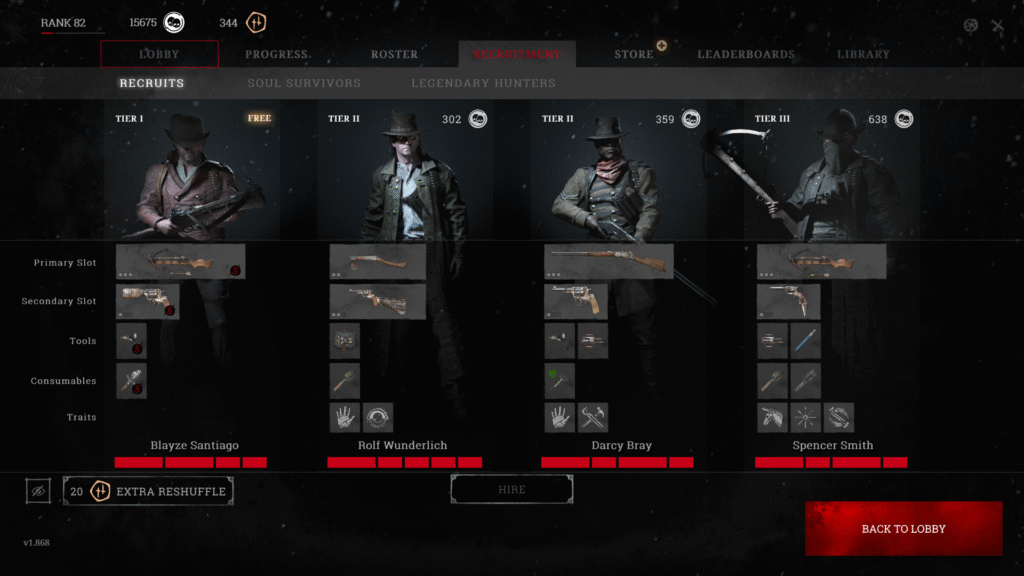
Task: Open settings via the gear icon
Action: [x=970, y=26]
